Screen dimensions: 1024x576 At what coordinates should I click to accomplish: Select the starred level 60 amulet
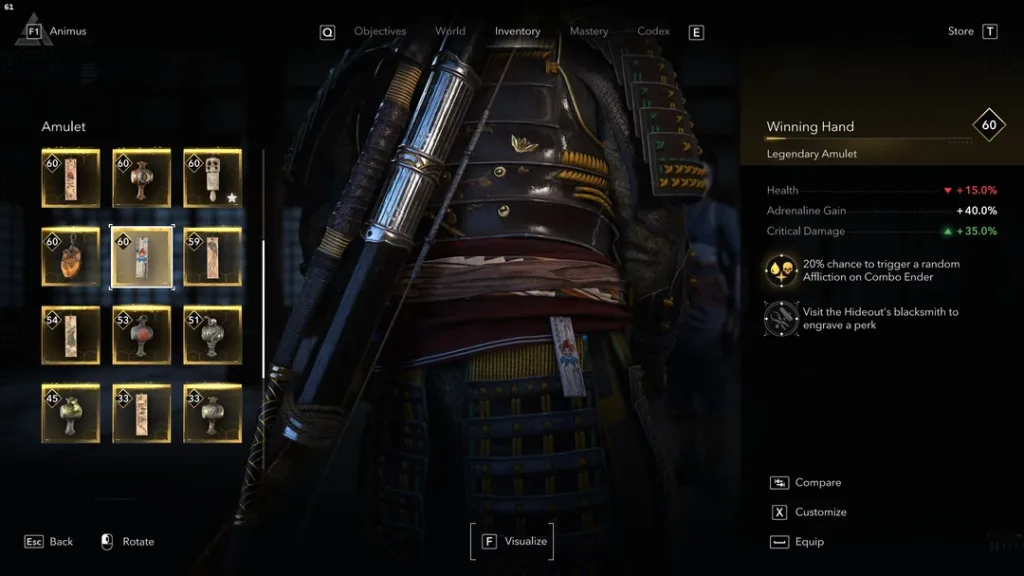(x=212, y=179)
